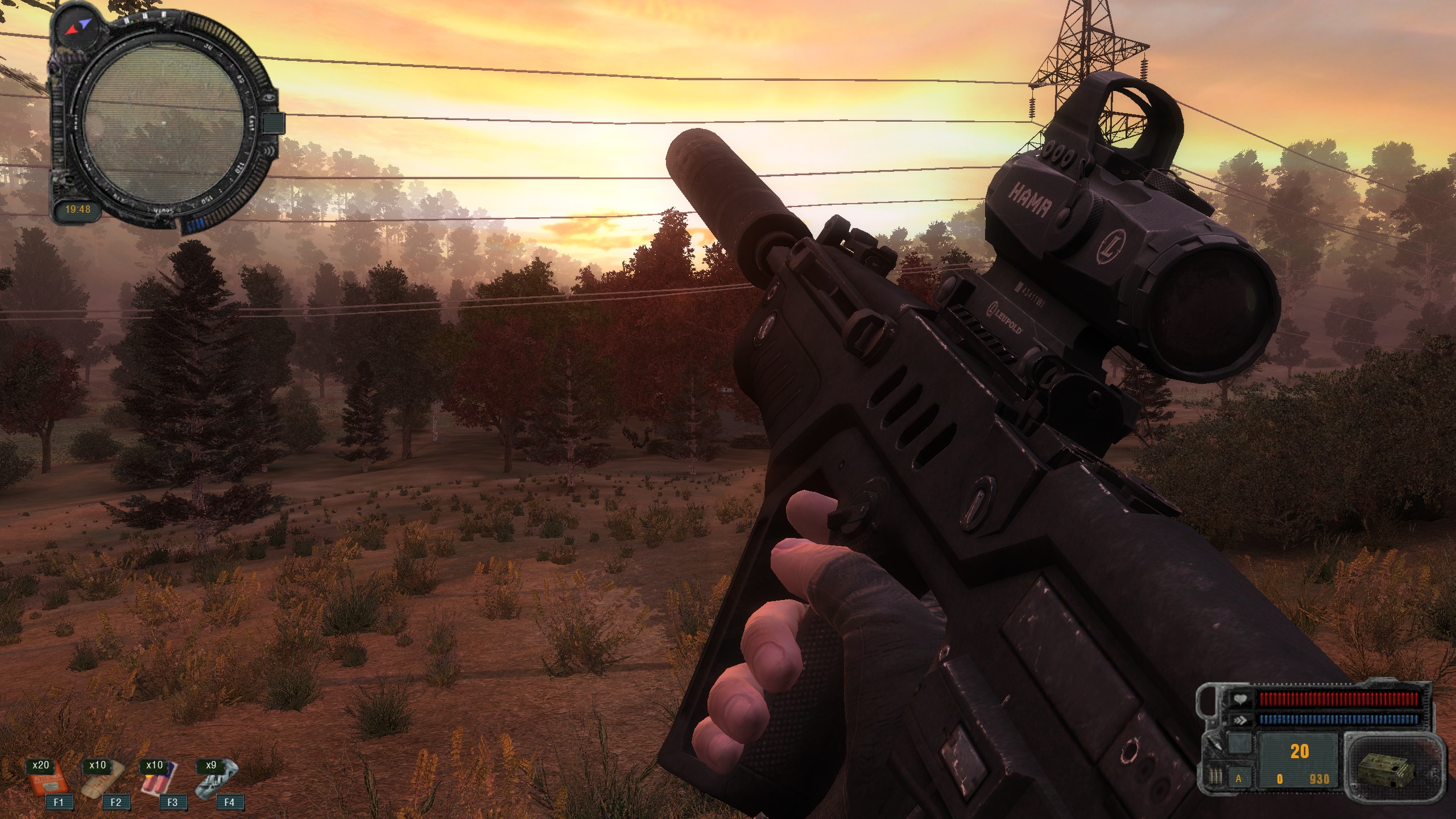This screenshot has height=819, width=1456.
Task: Click the compass arrows above the minimap
Action: click(x=77, y=25)
